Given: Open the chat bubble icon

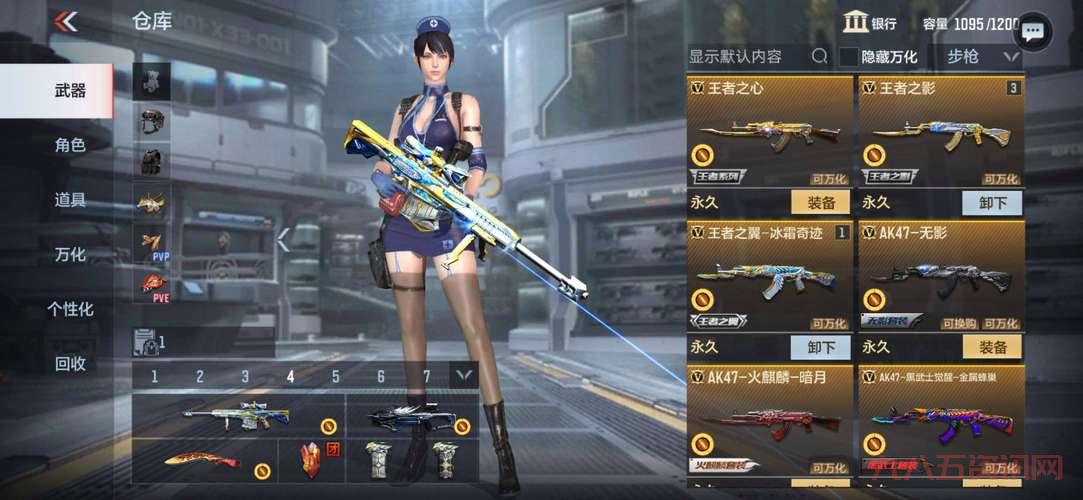Looking at the screenshot, I should 1033,32.
